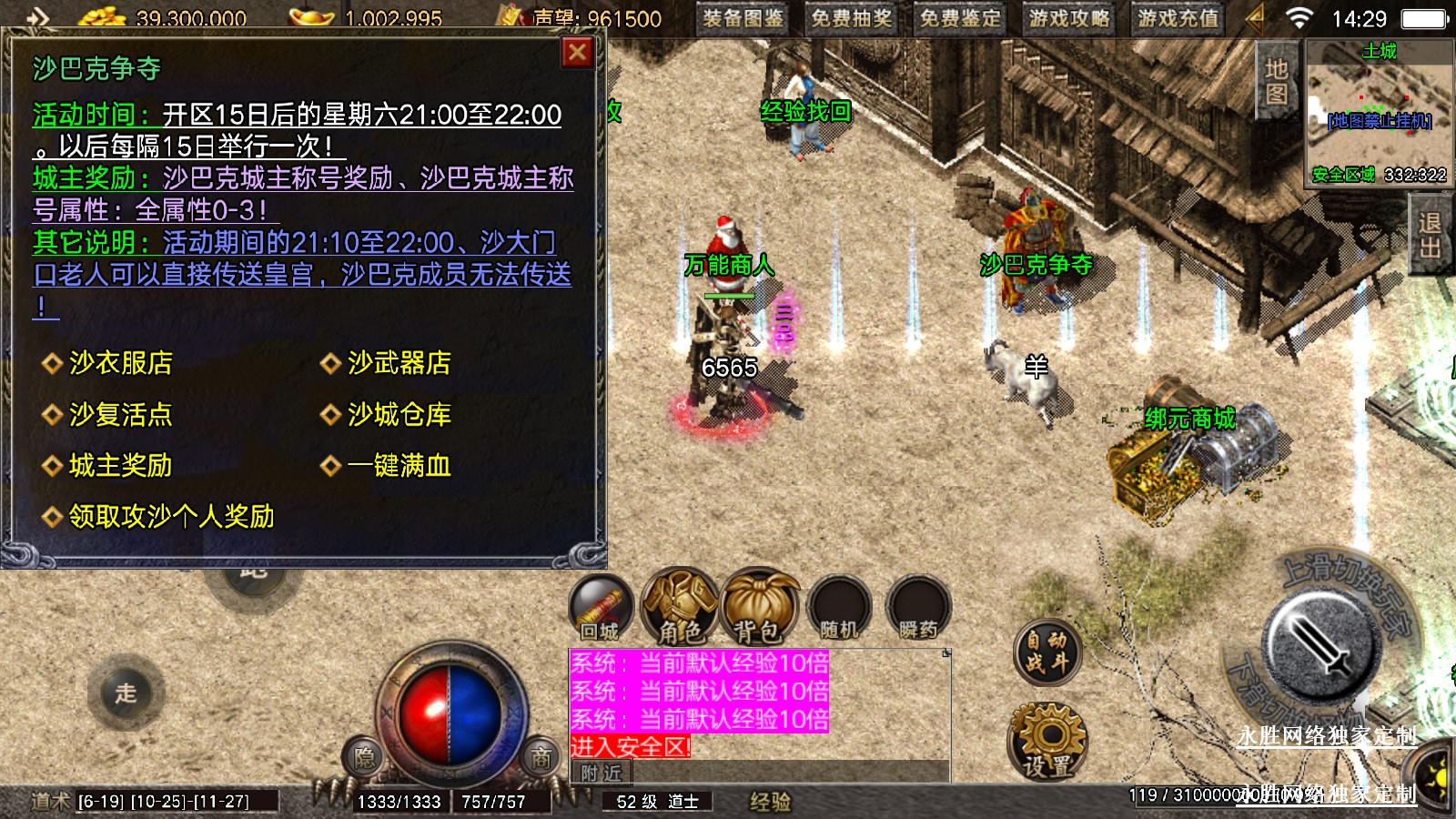Show the 游戏攻略 guide
Image resolution: width=1456 pixels, height=819 pixels.
click(x=1069, y=18)
